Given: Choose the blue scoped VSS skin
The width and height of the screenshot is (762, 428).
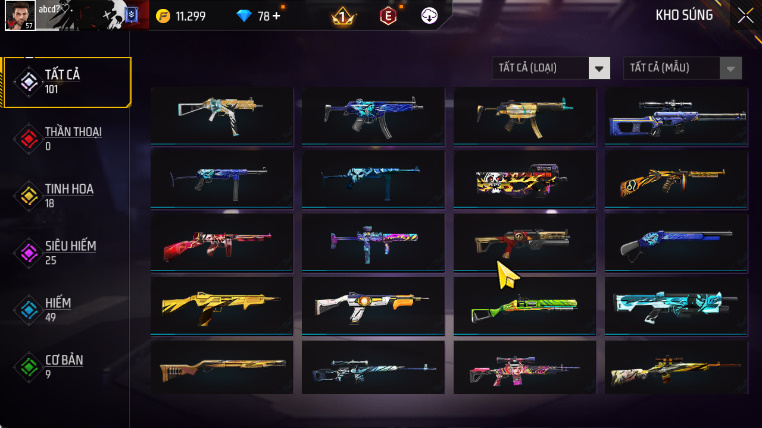Looking at the screenshot, I should tap(676, 117).
